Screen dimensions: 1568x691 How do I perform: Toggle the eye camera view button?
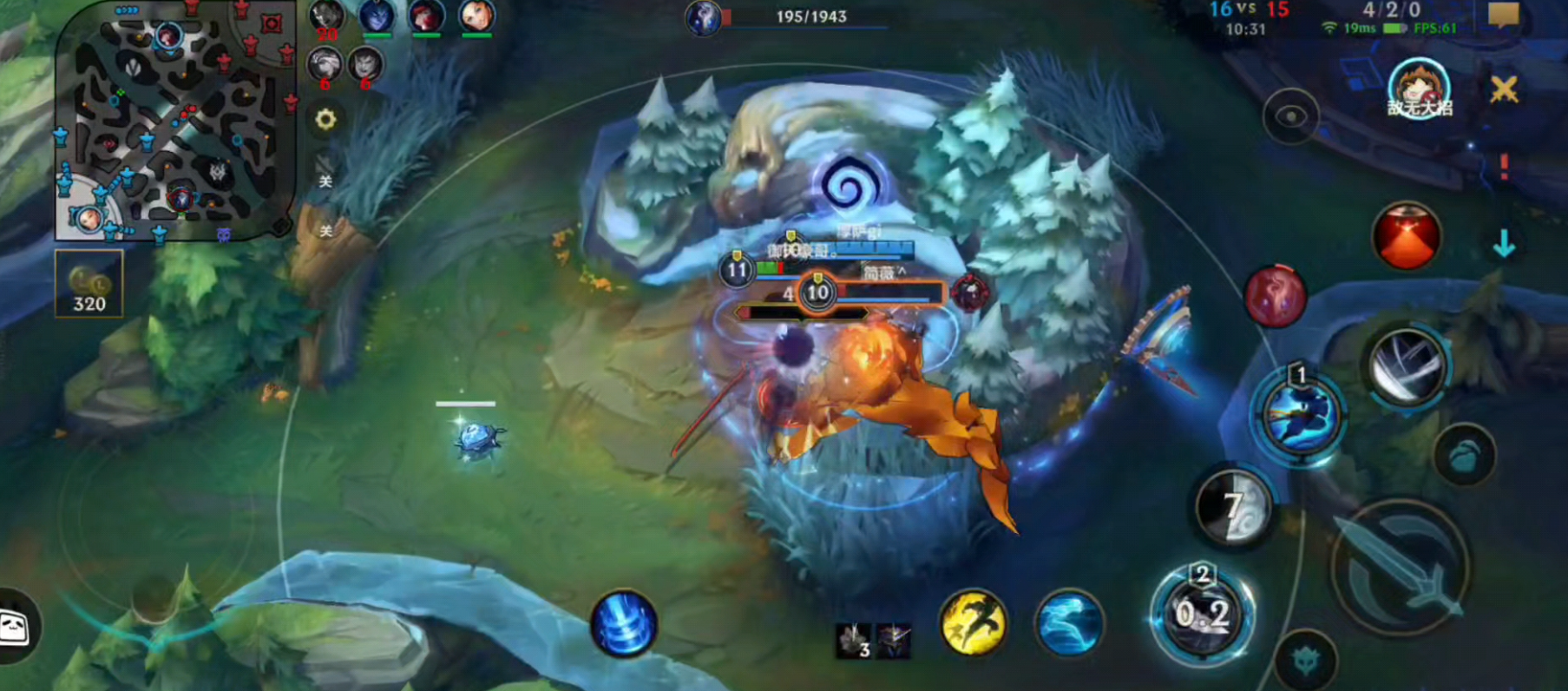click(1290, 117)
